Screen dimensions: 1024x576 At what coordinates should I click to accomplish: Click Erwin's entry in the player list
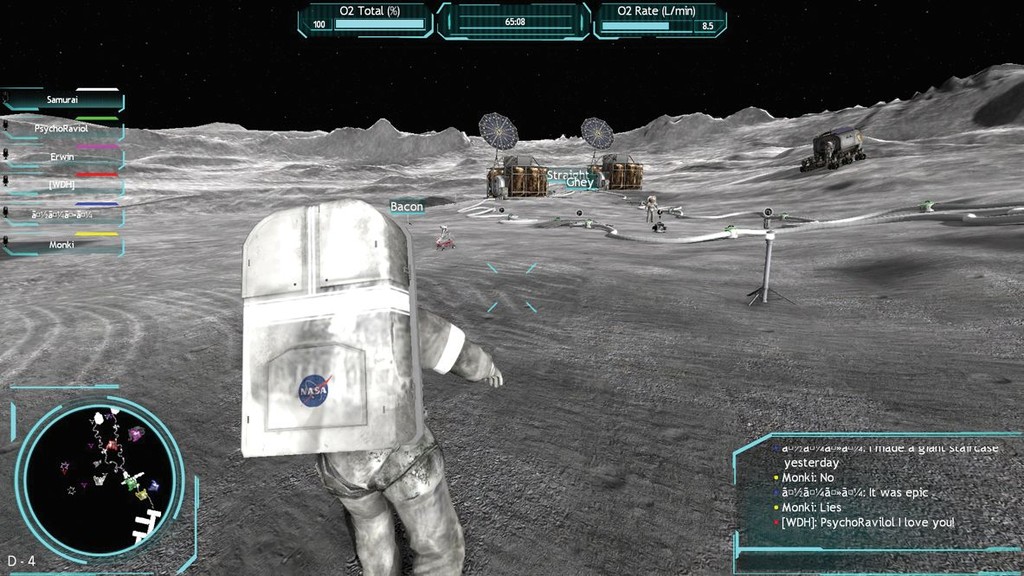[x=63, y=157]
